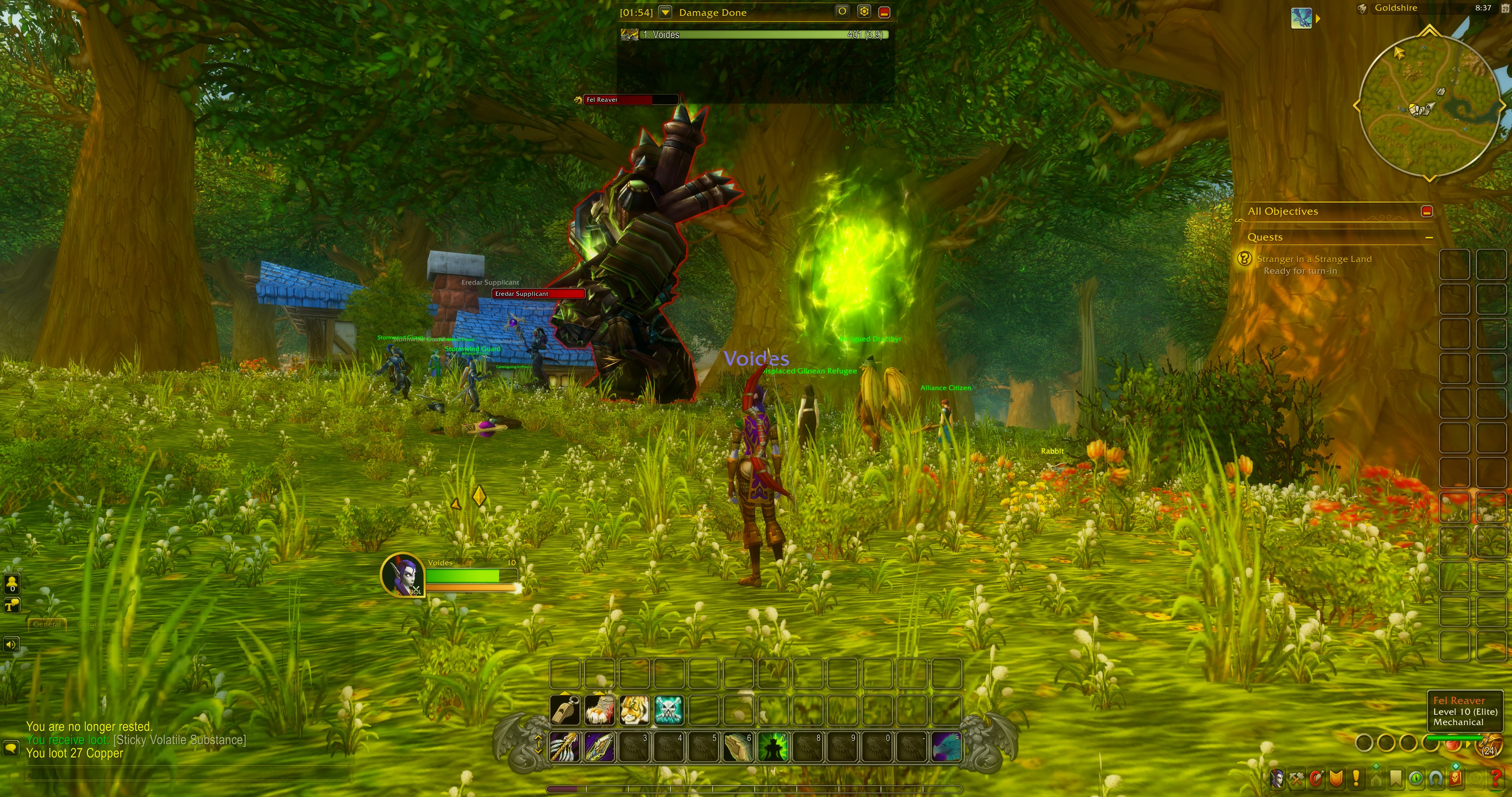Select the Stranger in a Strange Land quest
Viewport: 1512px width, 797px height.
(x=1314, y=259)
